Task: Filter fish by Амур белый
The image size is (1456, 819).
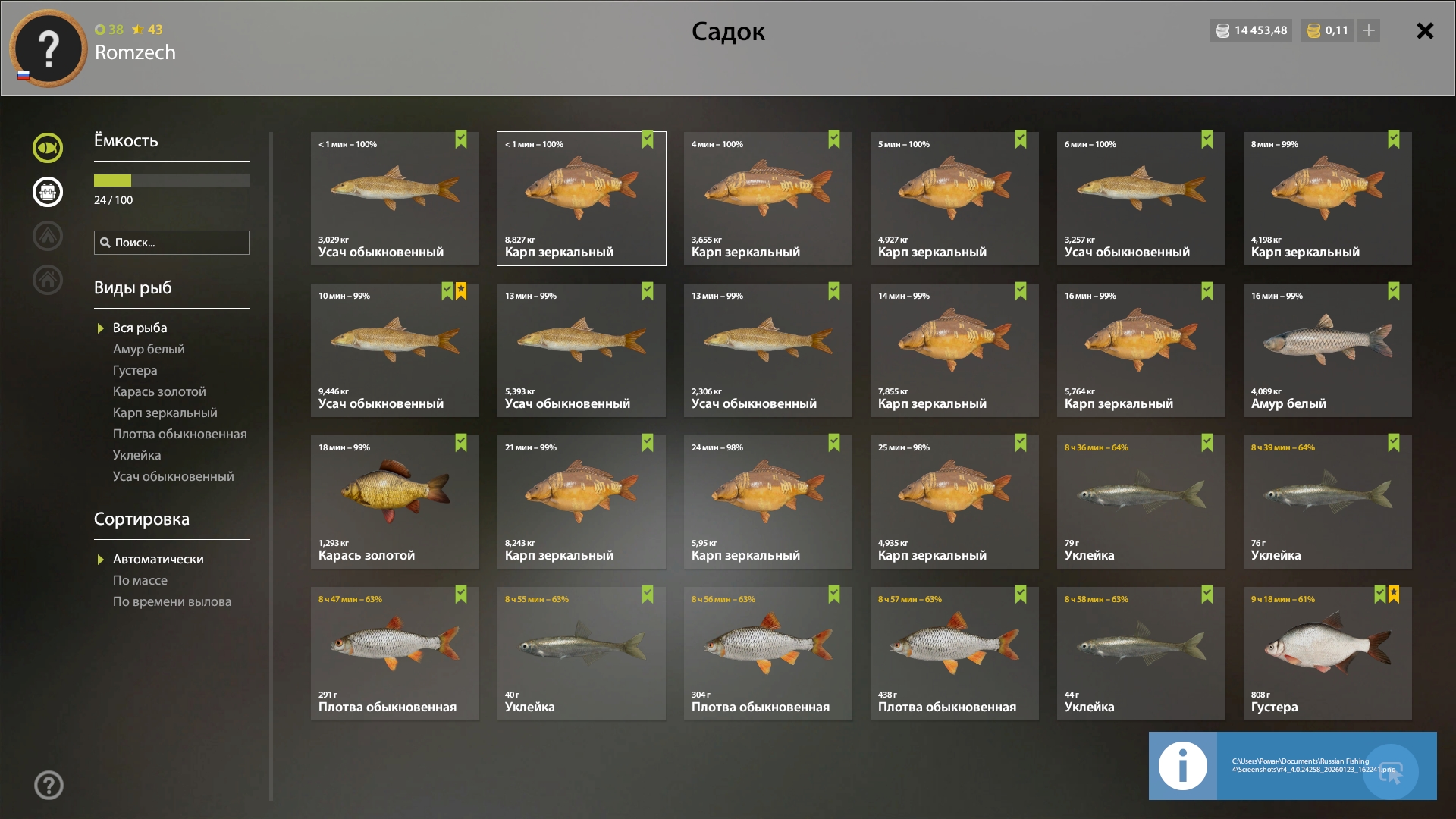Action: coord(149,349)
